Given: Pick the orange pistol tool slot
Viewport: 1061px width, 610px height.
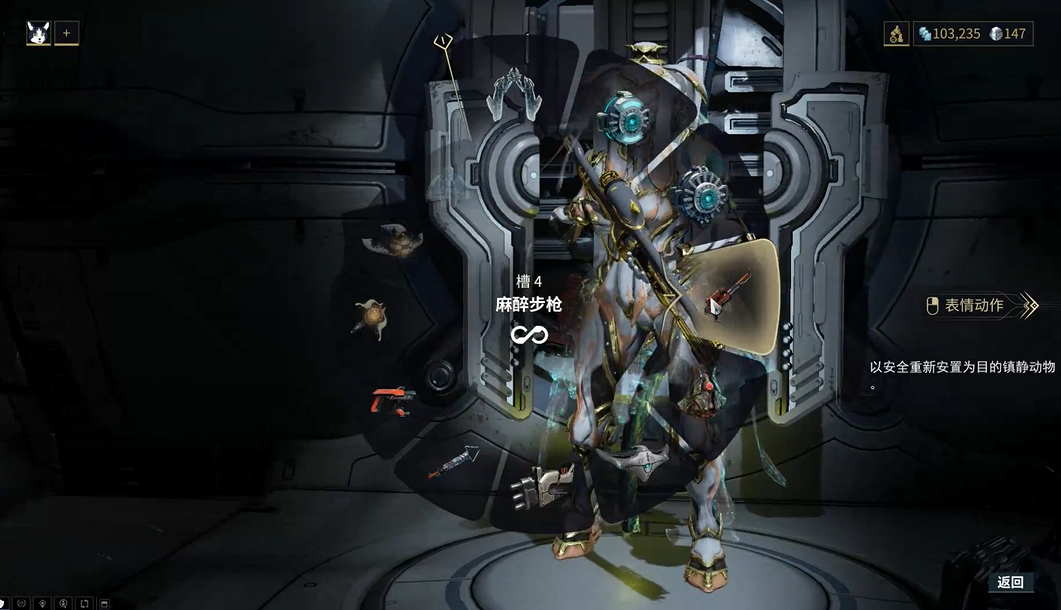Looking at the screenshot, I should pyautogui.click(x=393, y=400).
